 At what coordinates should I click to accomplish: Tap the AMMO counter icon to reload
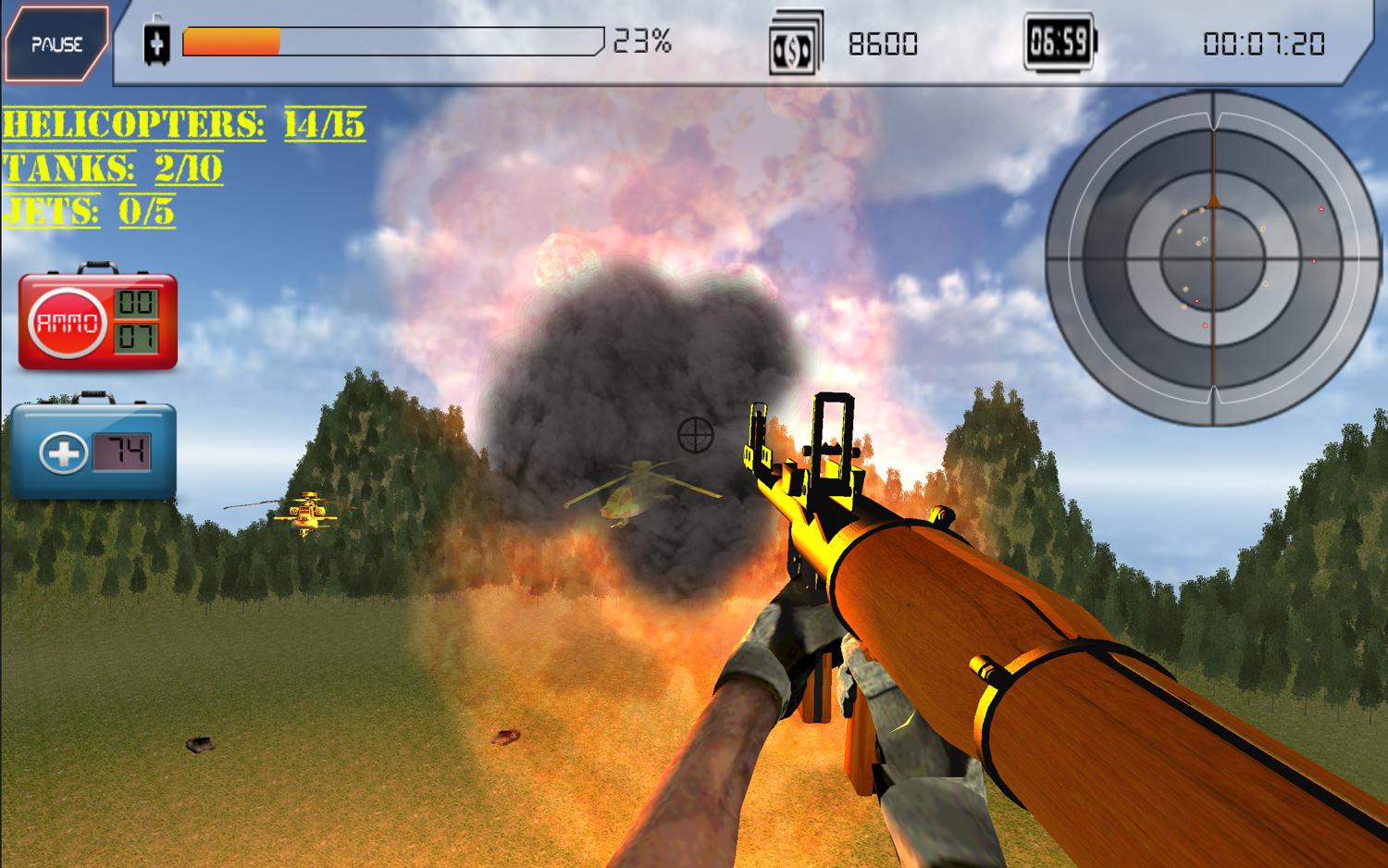[x=67, y=323]
